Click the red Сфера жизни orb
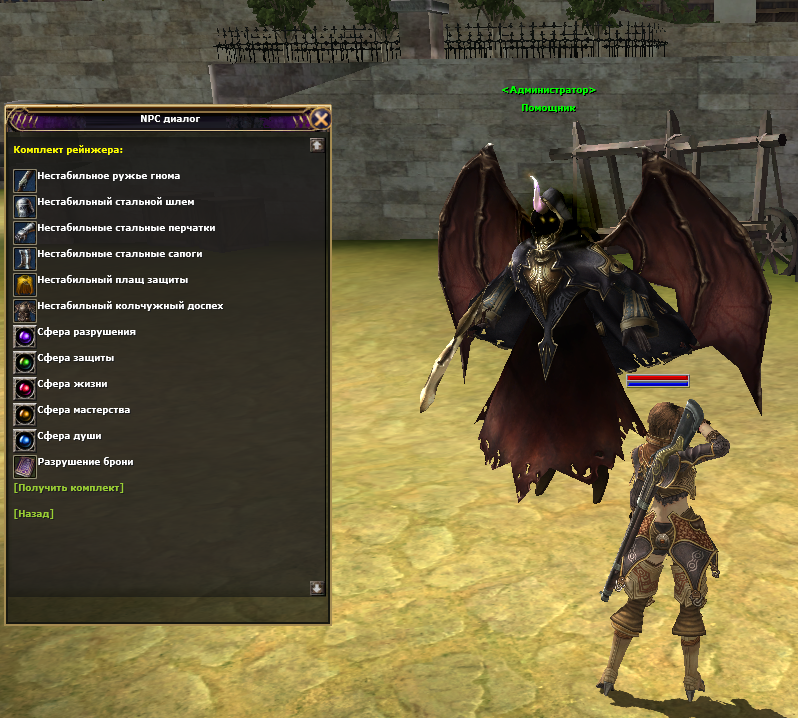798x718 pixels. pos(25,388)
